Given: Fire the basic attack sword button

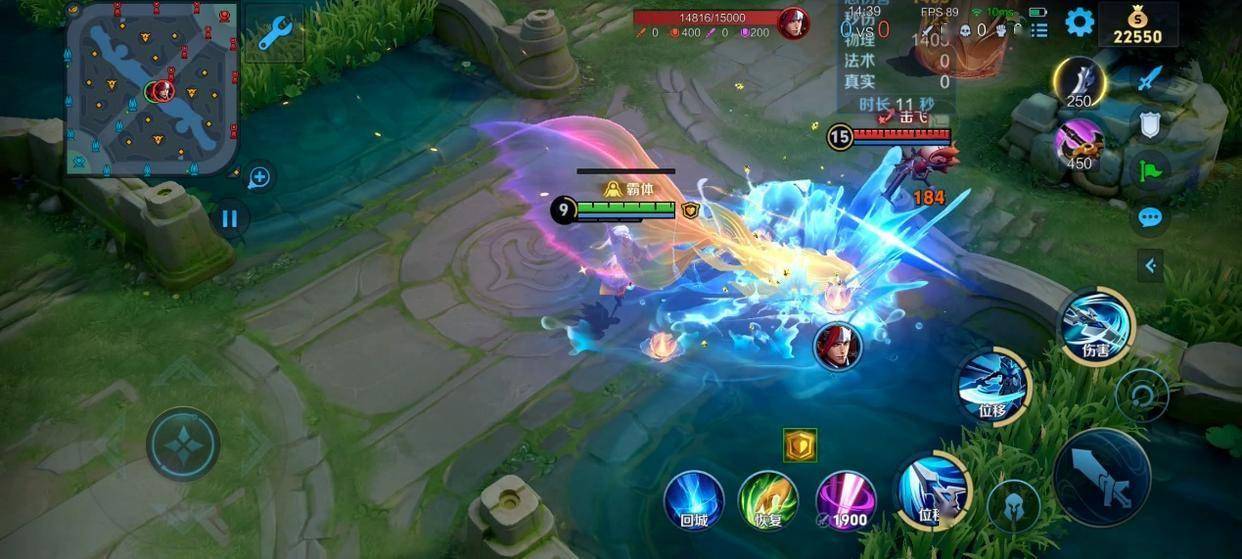Looking at the screenshot, I should 1102,478.
